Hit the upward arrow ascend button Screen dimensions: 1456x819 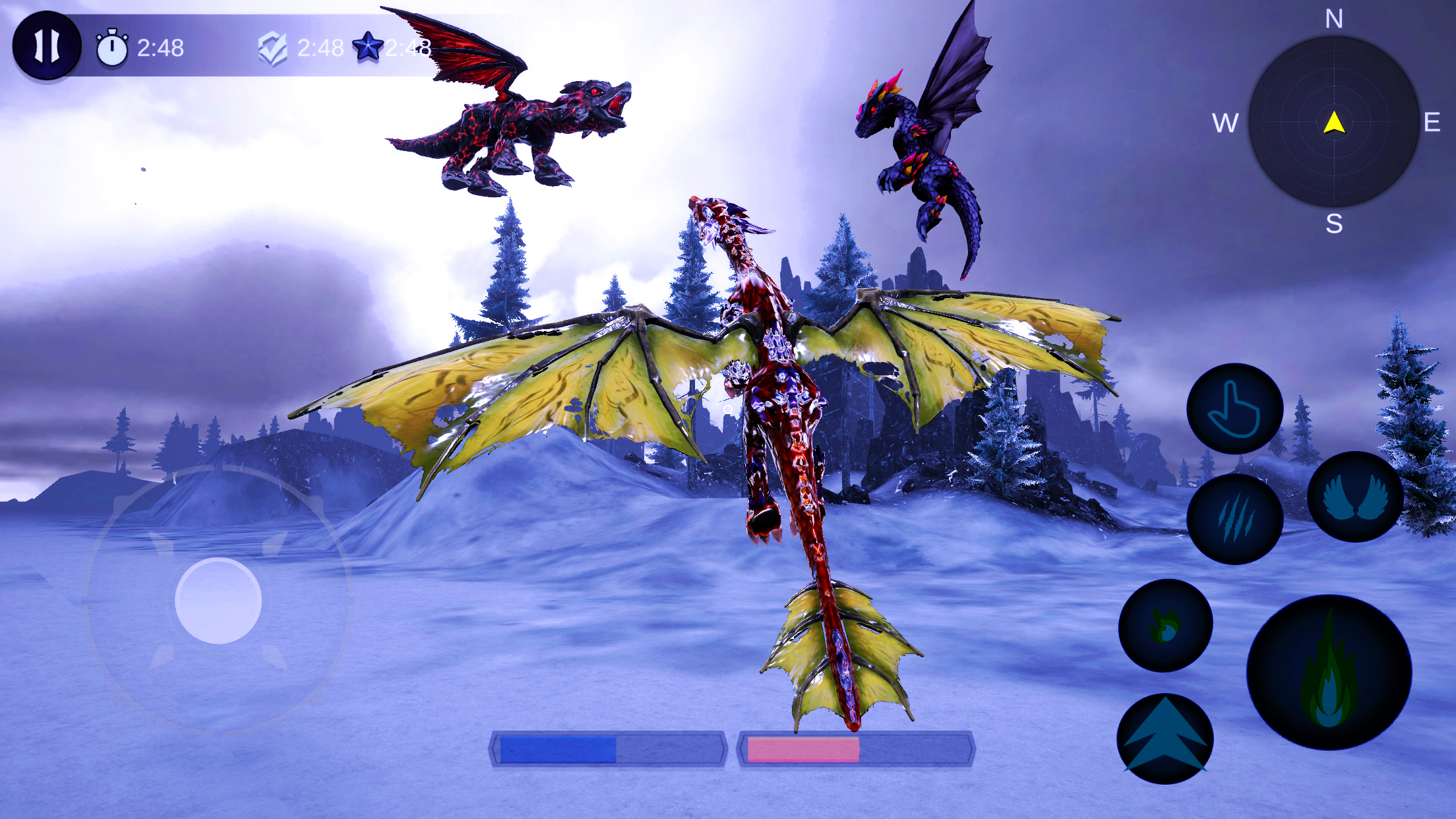[x=1165, y=739]
